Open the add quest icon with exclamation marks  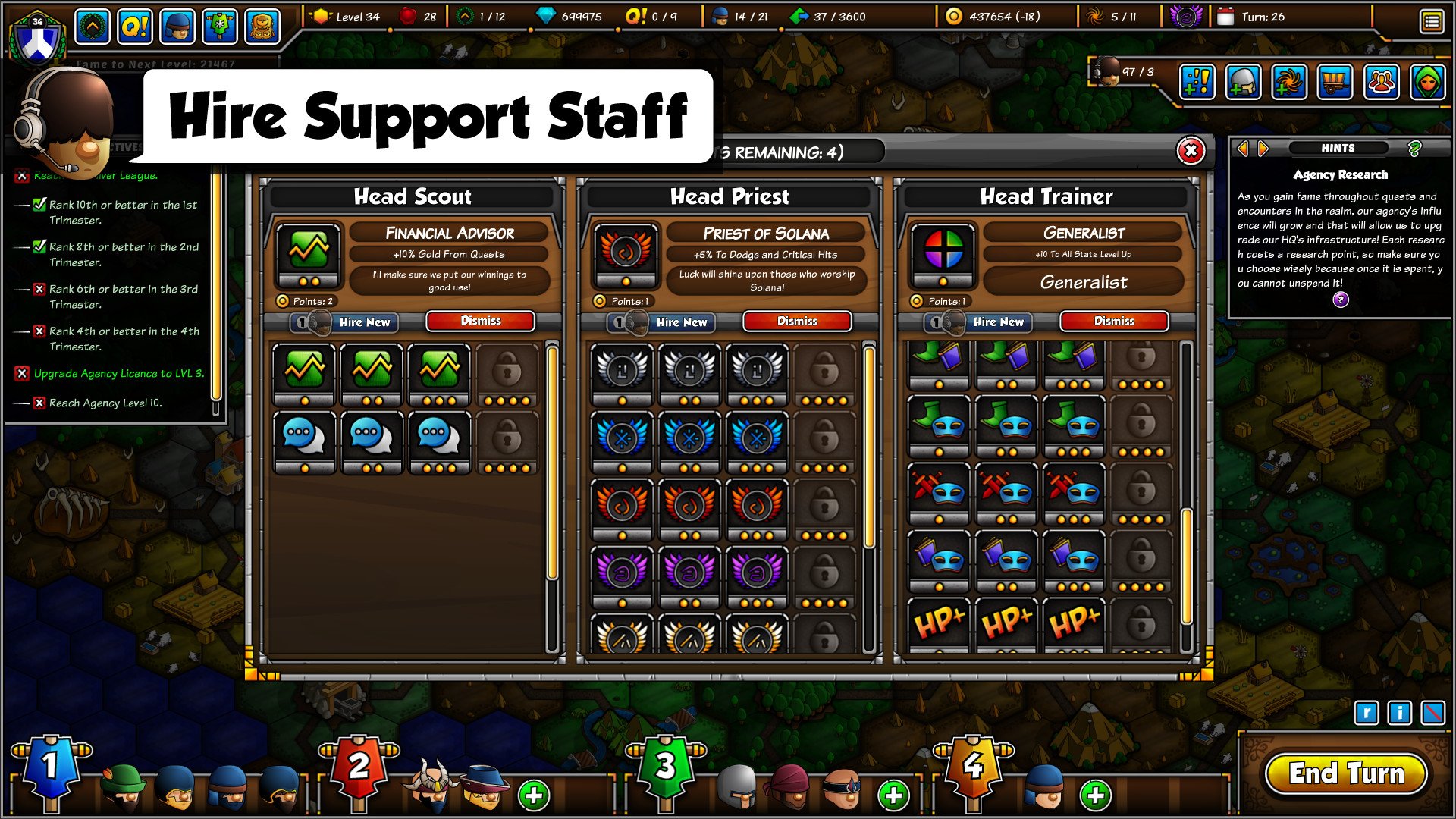click(1196, 83)
